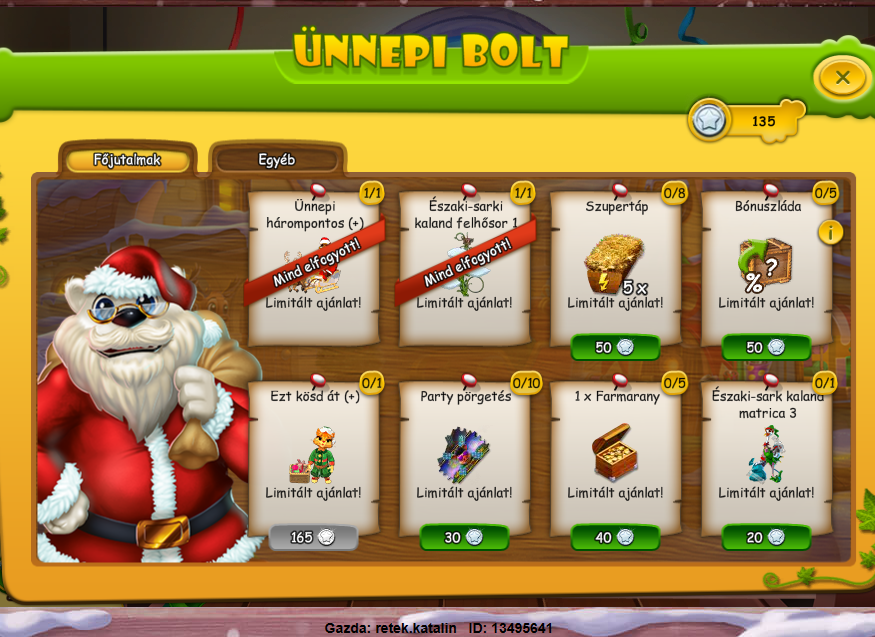Switch to the Főjutalmak tab

[127, 160]
